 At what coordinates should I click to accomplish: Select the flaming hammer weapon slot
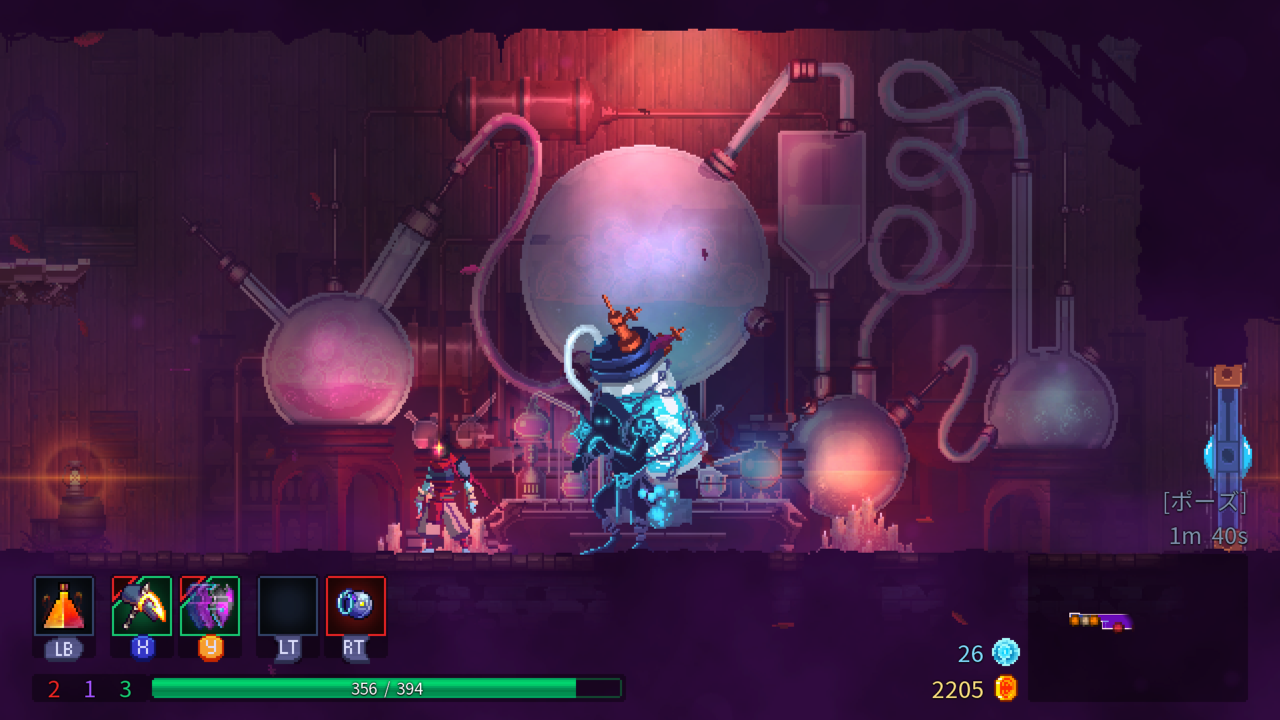pos(142,606)
